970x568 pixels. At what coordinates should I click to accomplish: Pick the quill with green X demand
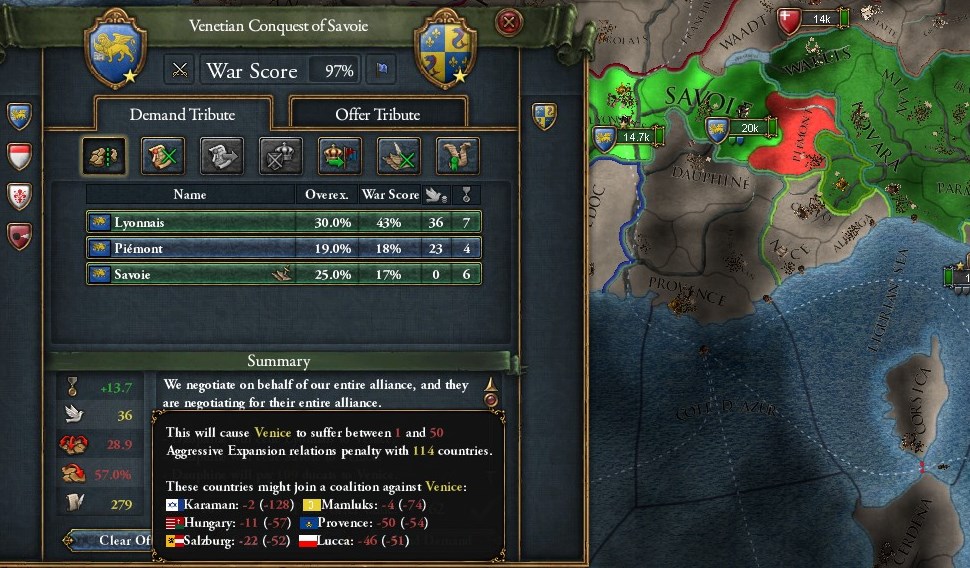click(x=398, y=156)
